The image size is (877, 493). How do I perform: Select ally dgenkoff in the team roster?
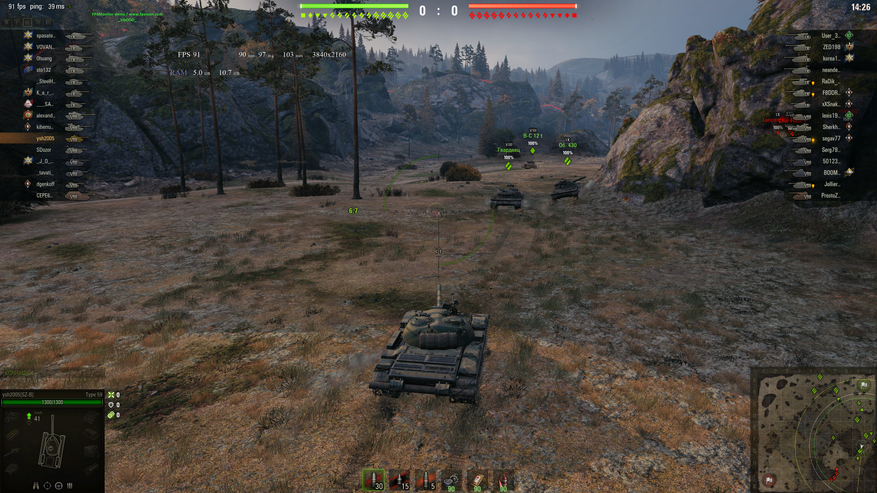point(45,184)
